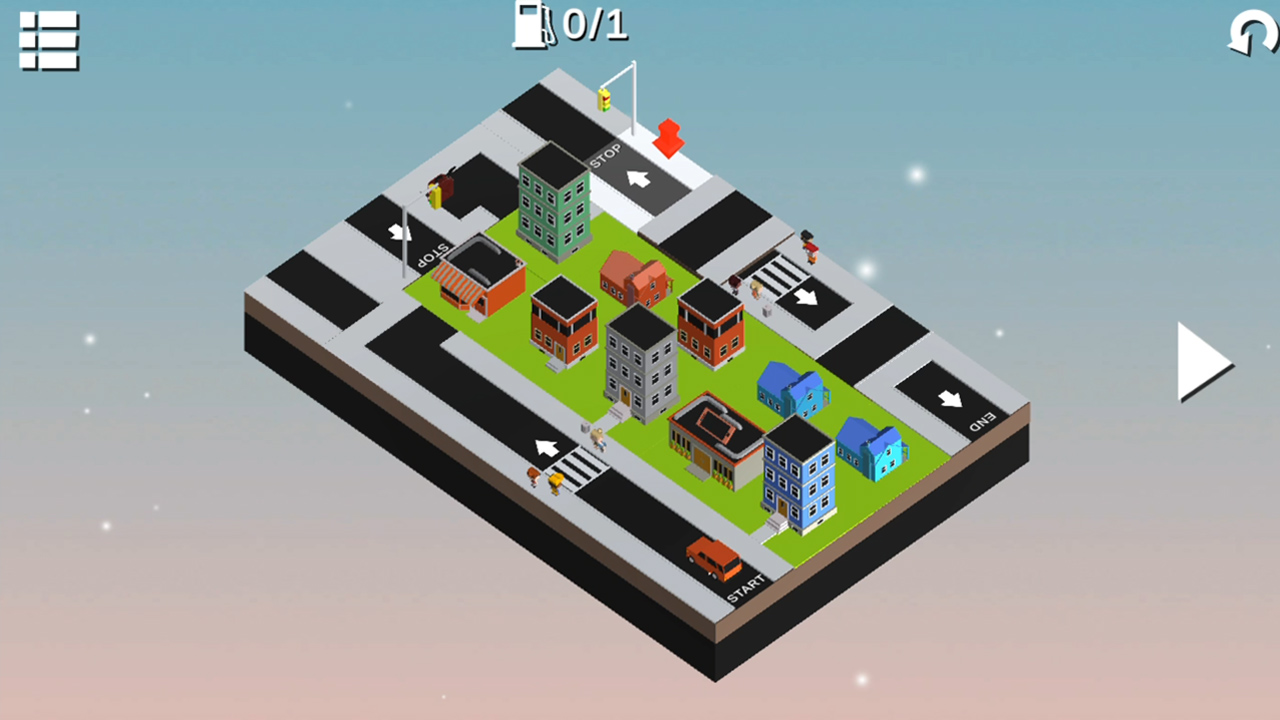This screenshot has height=720, width=1280.
Task: Click the fuel pump counter icon
Action: pos(532,25)
